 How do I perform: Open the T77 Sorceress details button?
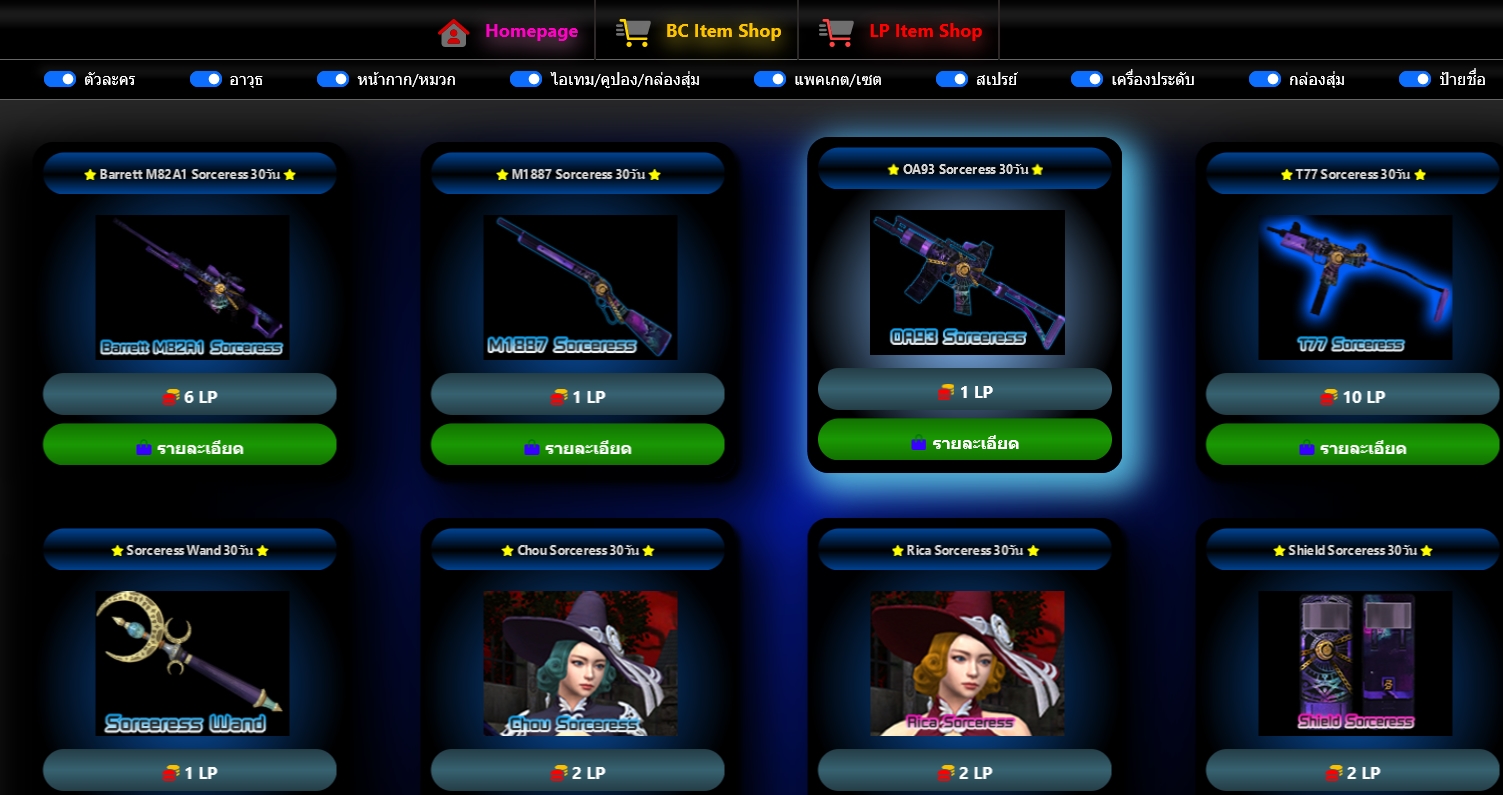coord(1353,445)
